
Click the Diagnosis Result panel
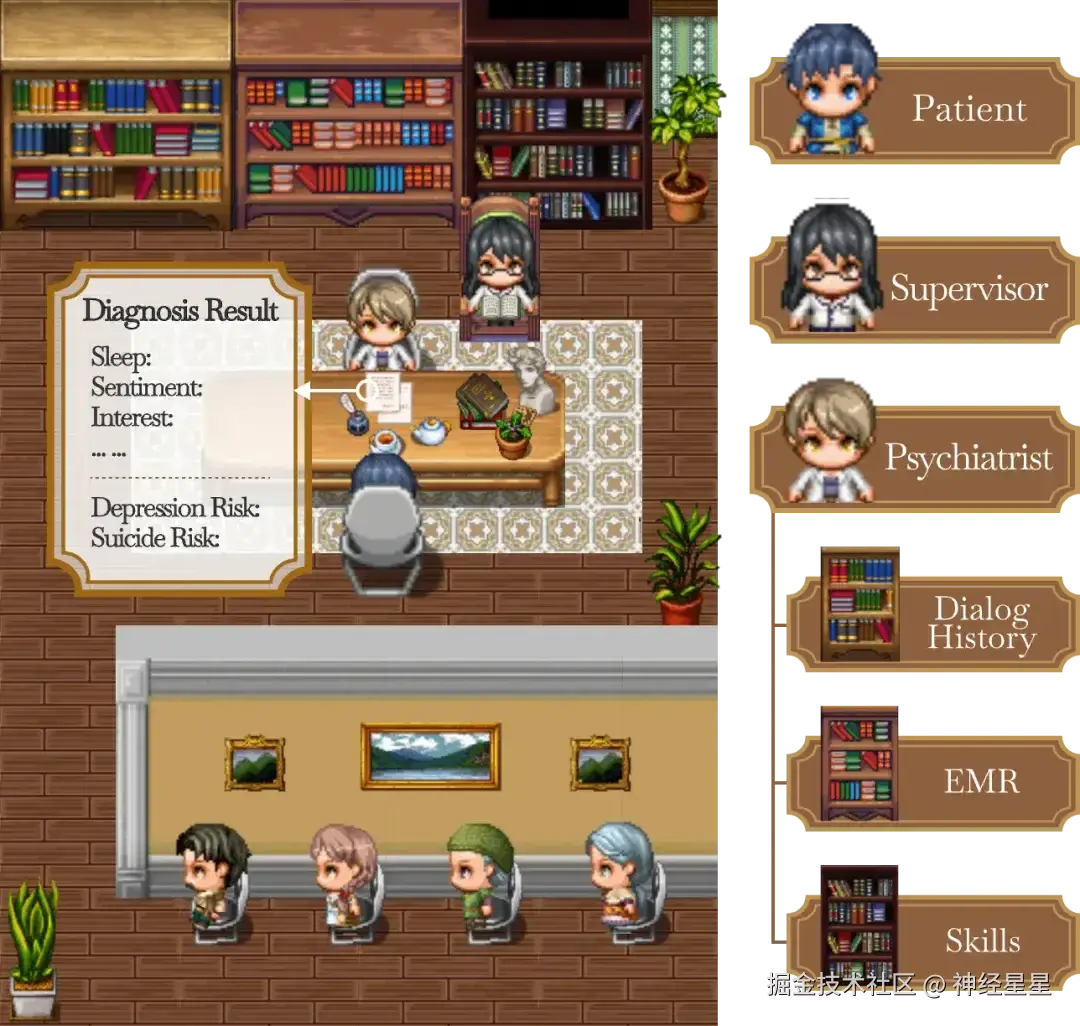[x=180, y=428]
